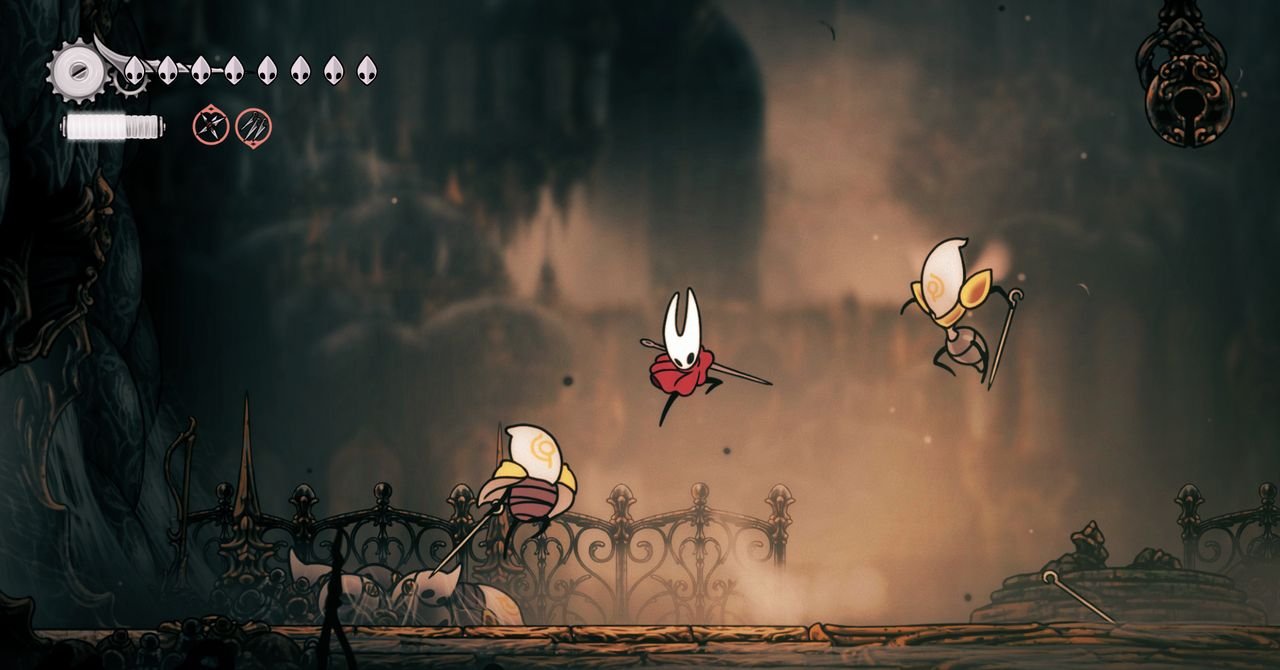Select the four-pointed shuriken tool icon

(211, 127)
